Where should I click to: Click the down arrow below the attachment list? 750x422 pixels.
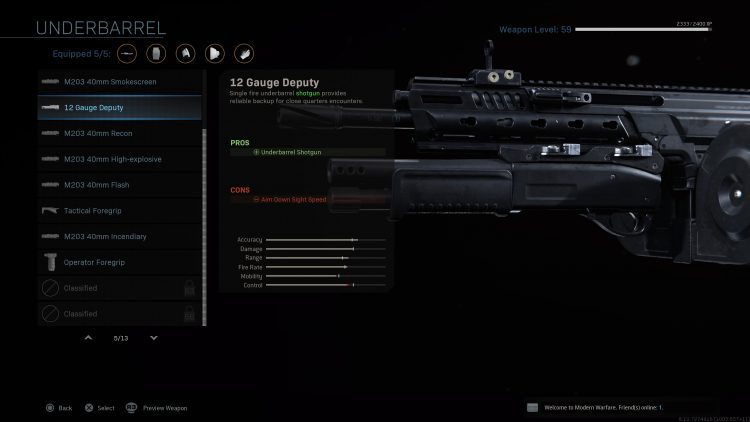pos(153,338)
